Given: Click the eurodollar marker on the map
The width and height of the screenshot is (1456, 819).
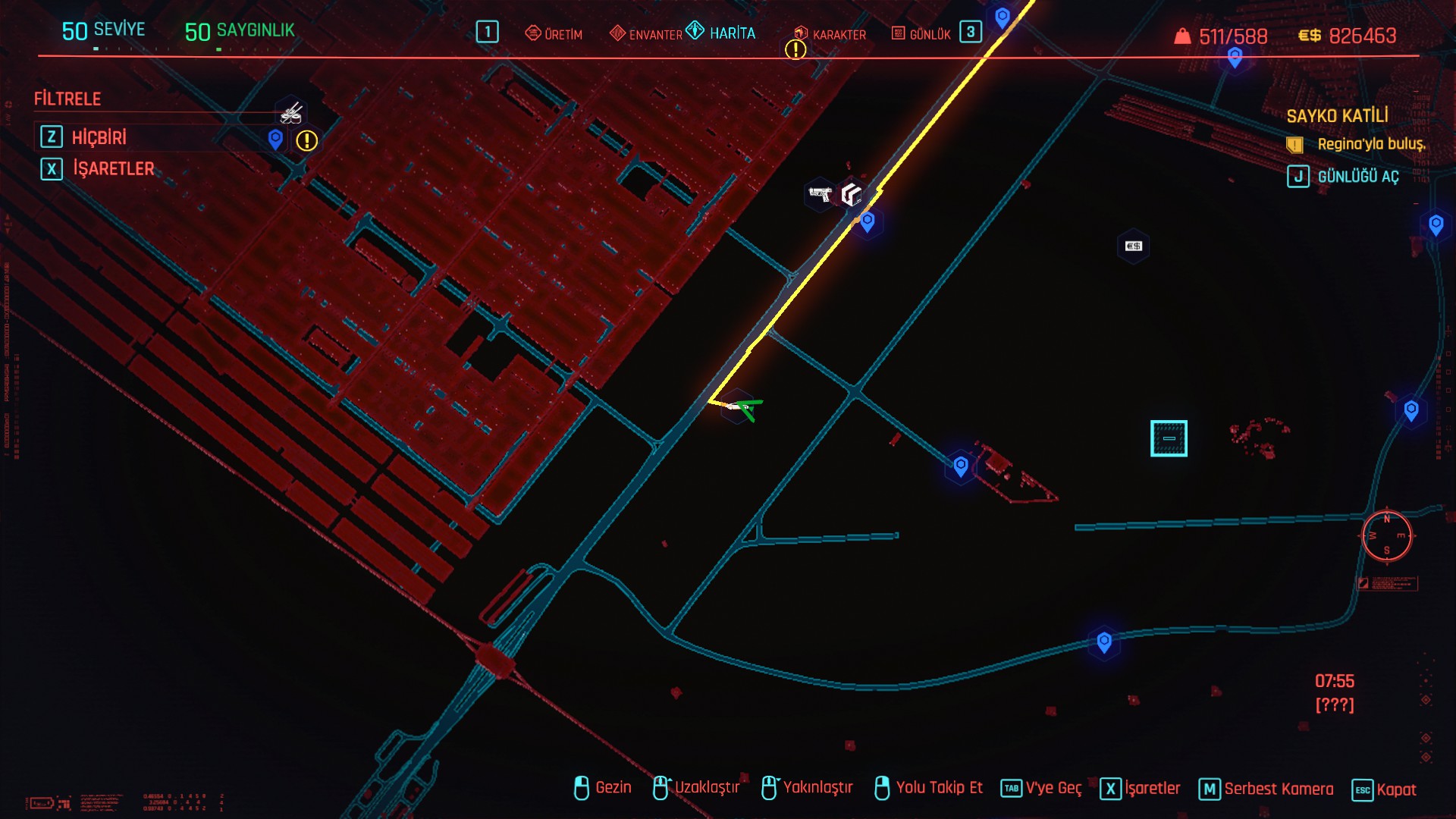Looking at the screenshot, I should coord(1133,246).
